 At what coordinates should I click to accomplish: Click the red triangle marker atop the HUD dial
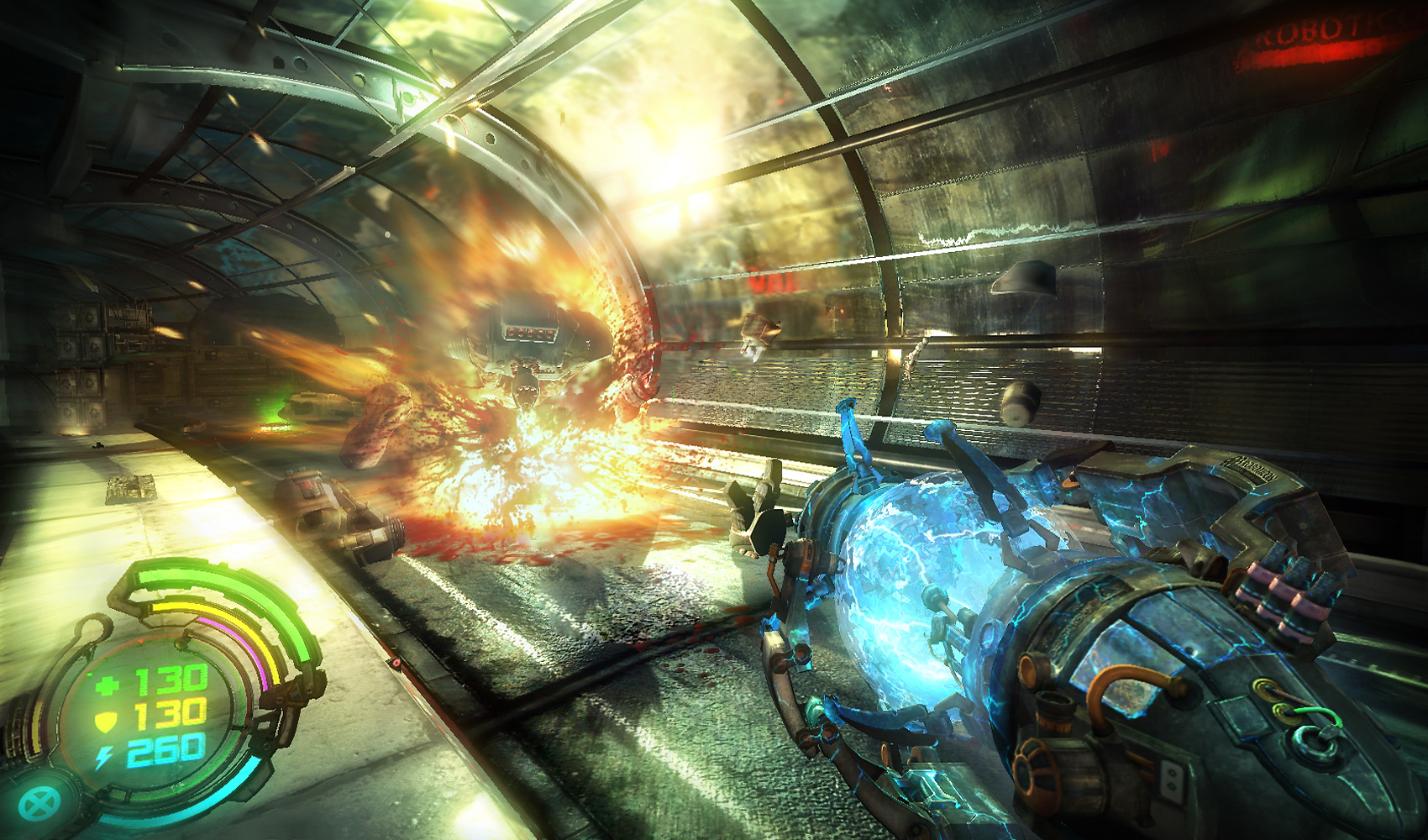[x=139, y=640]
